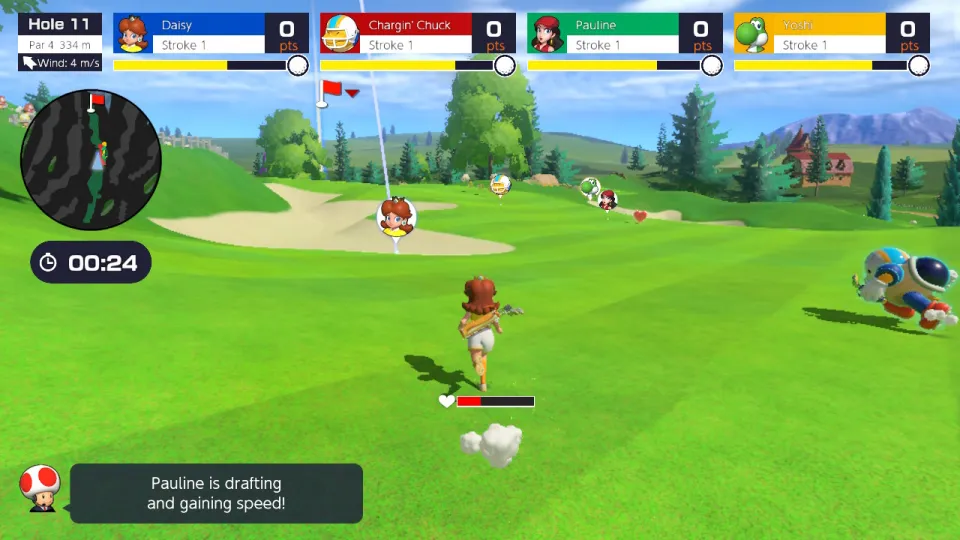
Task: Select Pauline's player score panel
Action: tap(625, 34)
